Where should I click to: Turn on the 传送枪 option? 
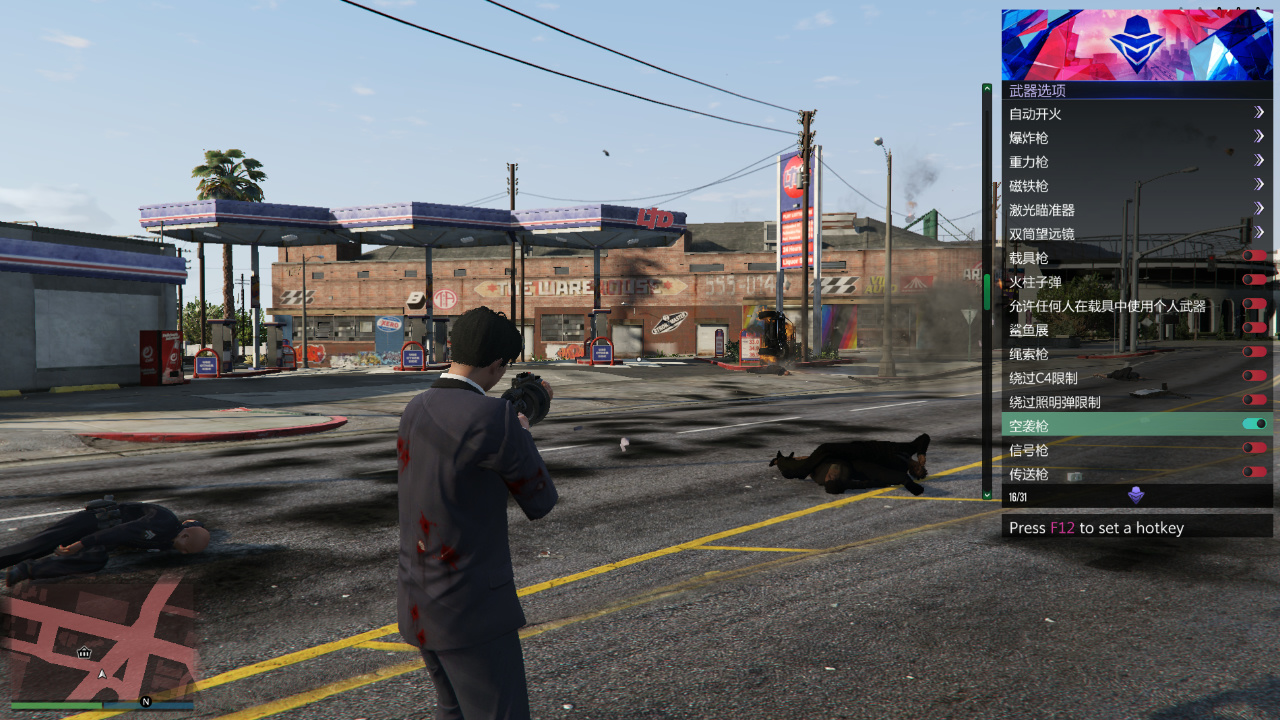point(1254,472)
